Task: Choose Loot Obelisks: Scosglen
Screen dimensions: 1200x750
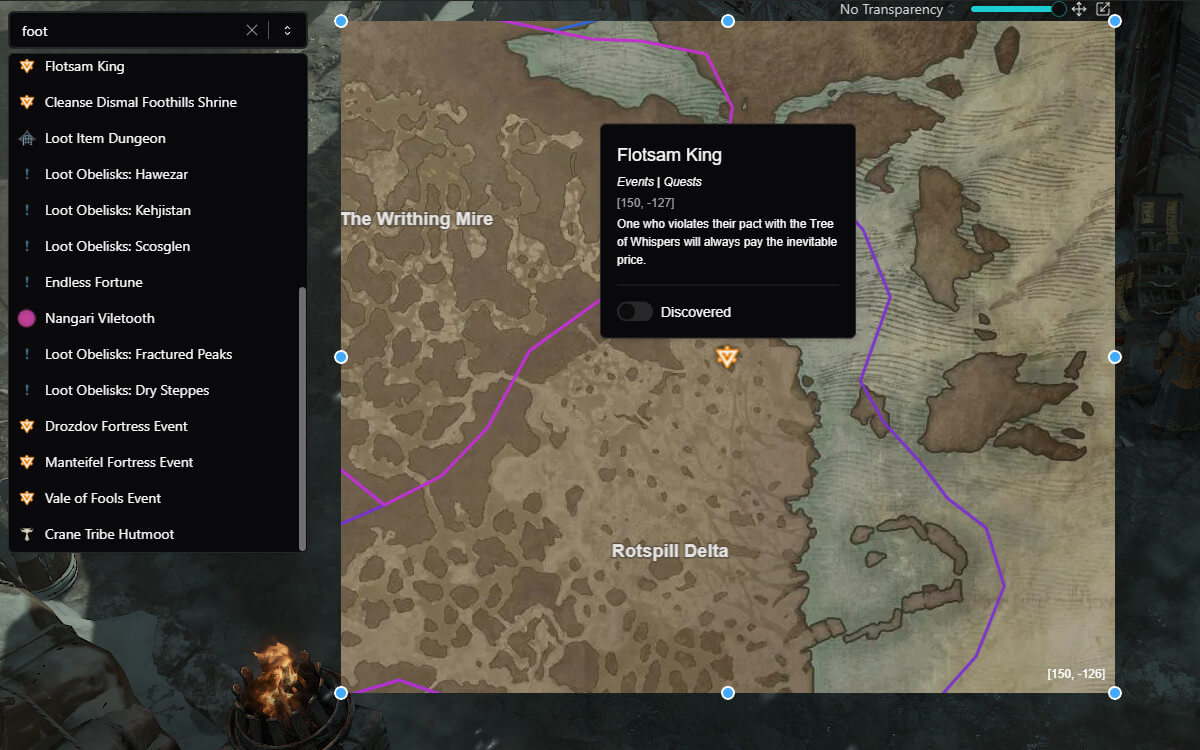Action: (x=117, y=247)
